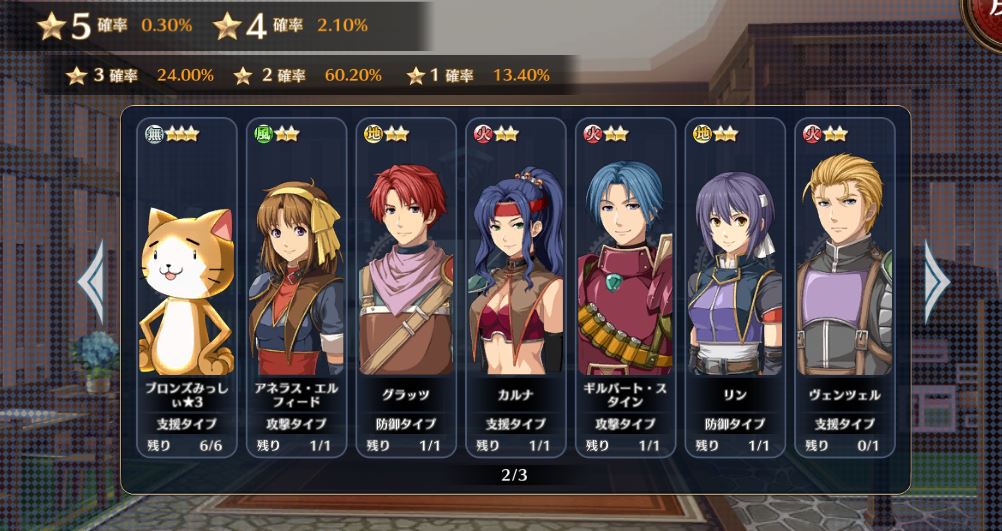Open the カルナ character card
The height and width of the screenshot is (531, 1002).
click(515, 288)
